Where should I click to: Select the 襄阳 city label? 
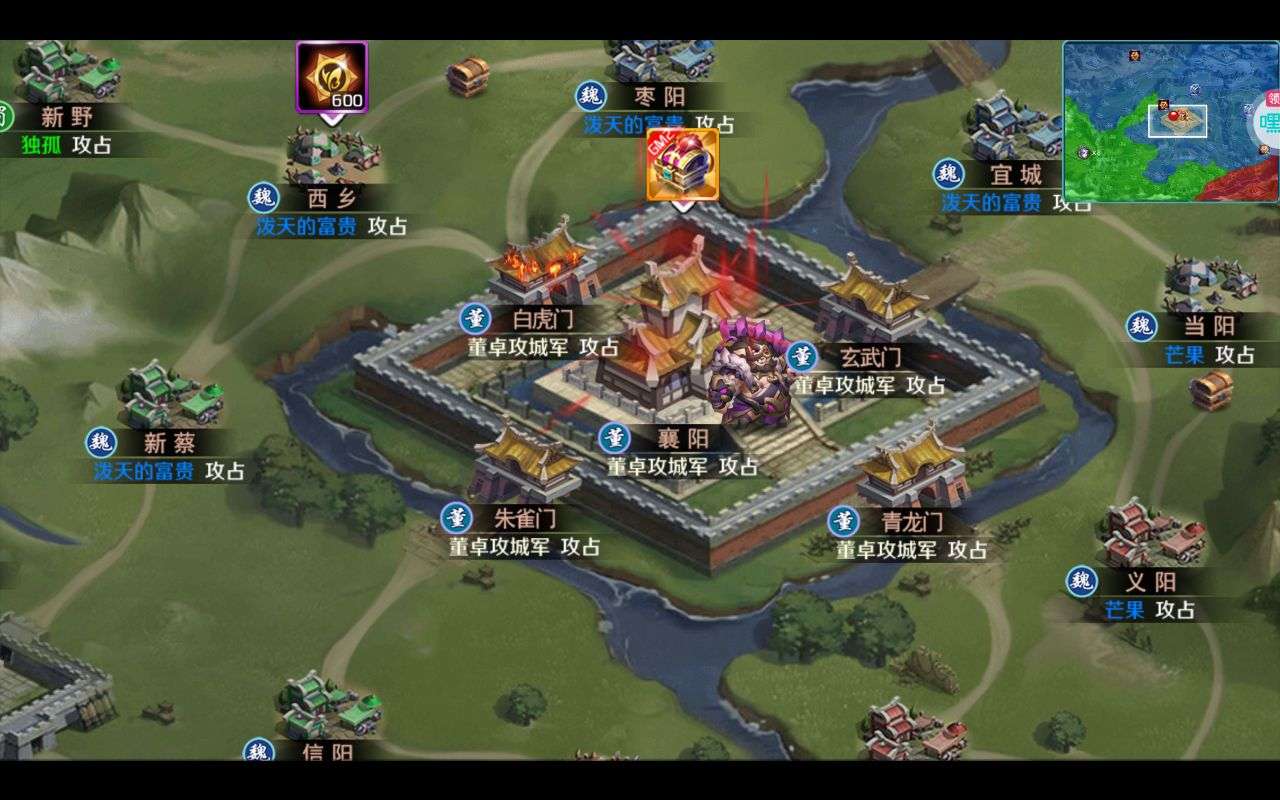coord(683,439)
